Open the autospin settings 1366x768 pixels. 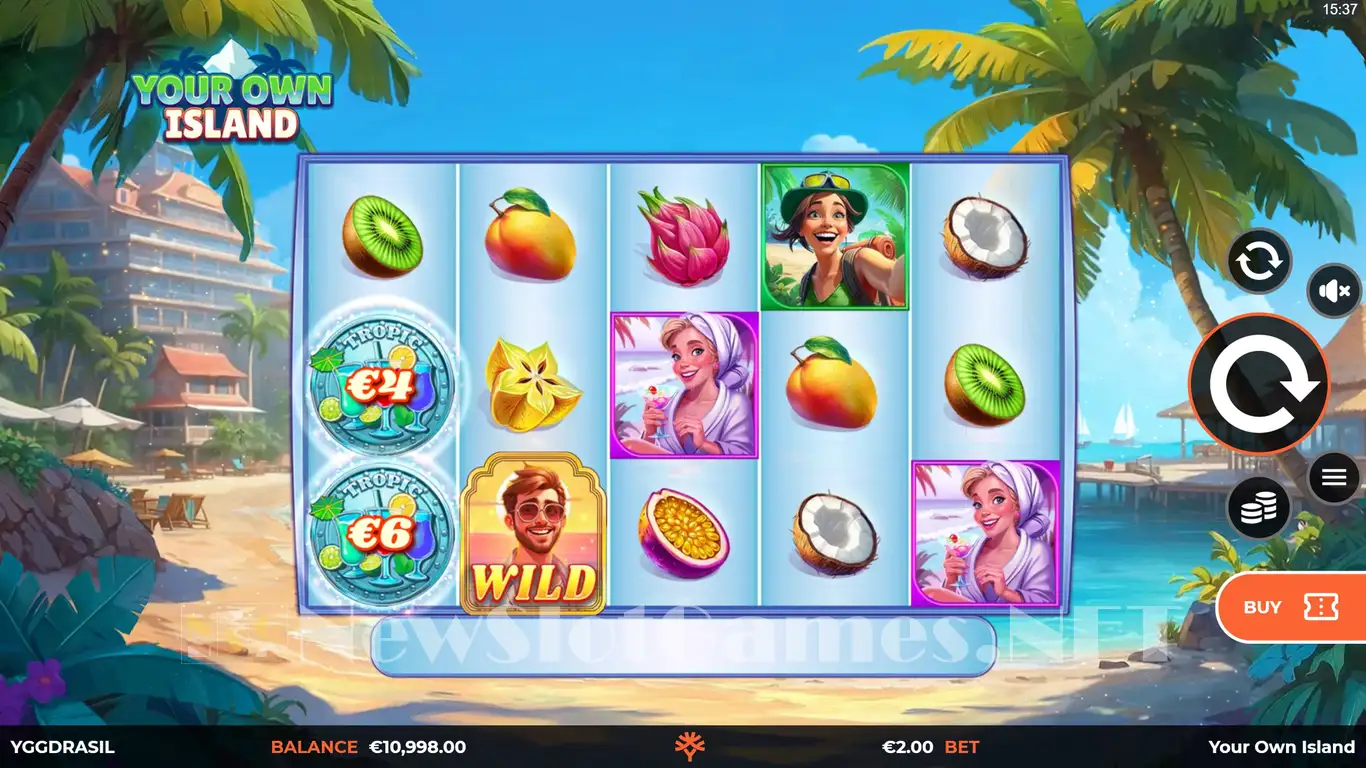1259,261
